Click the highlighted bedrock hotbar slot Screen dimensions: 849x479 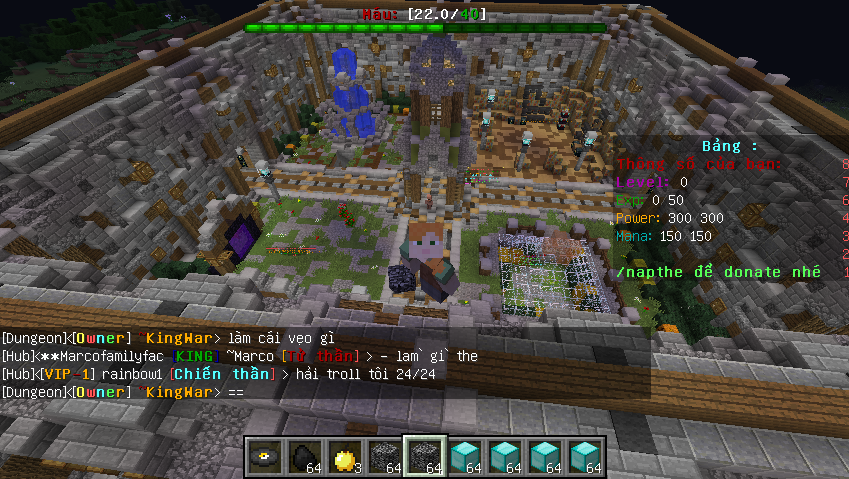[x=425, y=456]
